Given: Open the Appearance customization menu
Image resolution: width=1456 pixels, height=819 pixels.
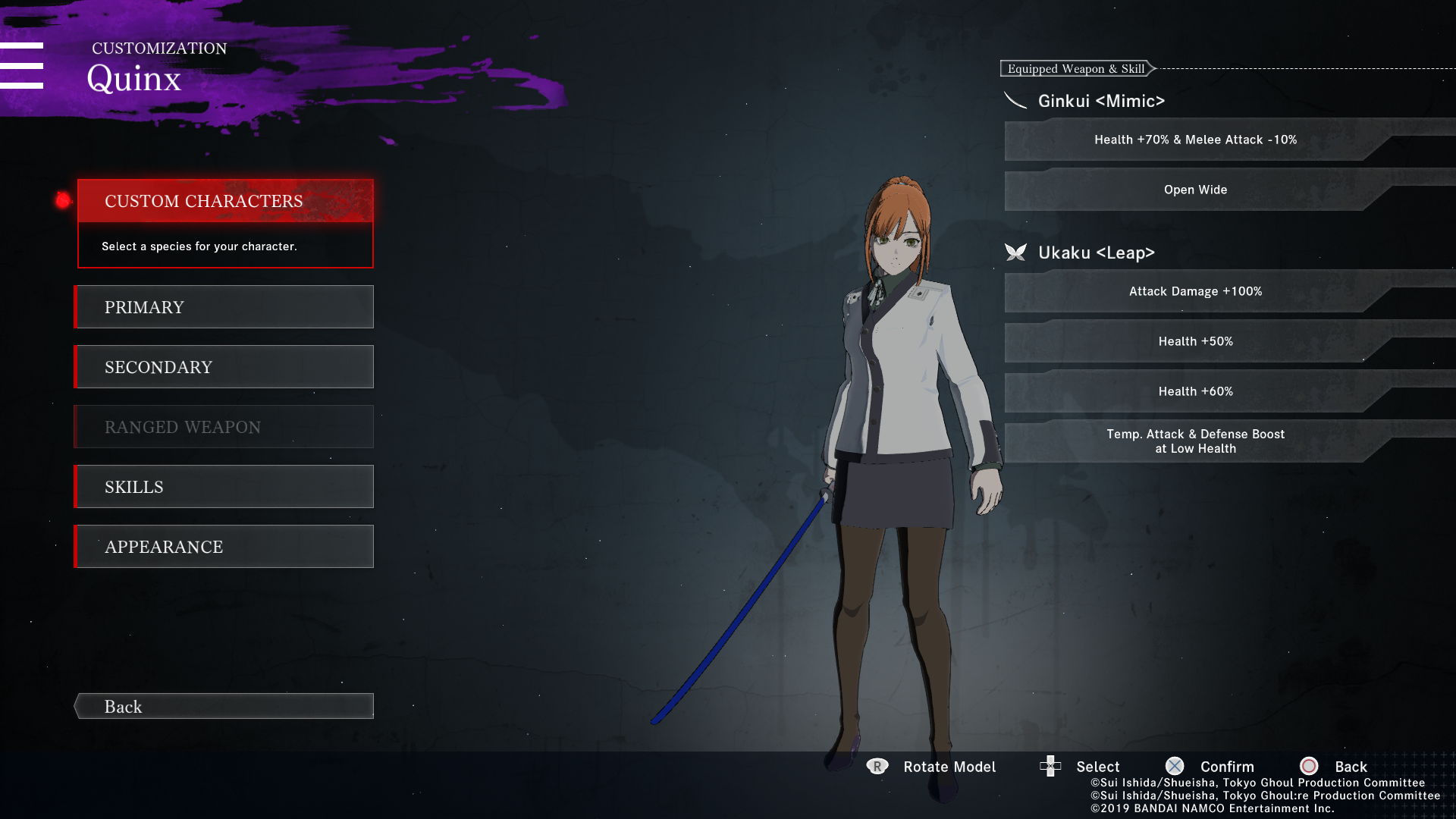Looking at the screenshot, I should pos(225,547).
